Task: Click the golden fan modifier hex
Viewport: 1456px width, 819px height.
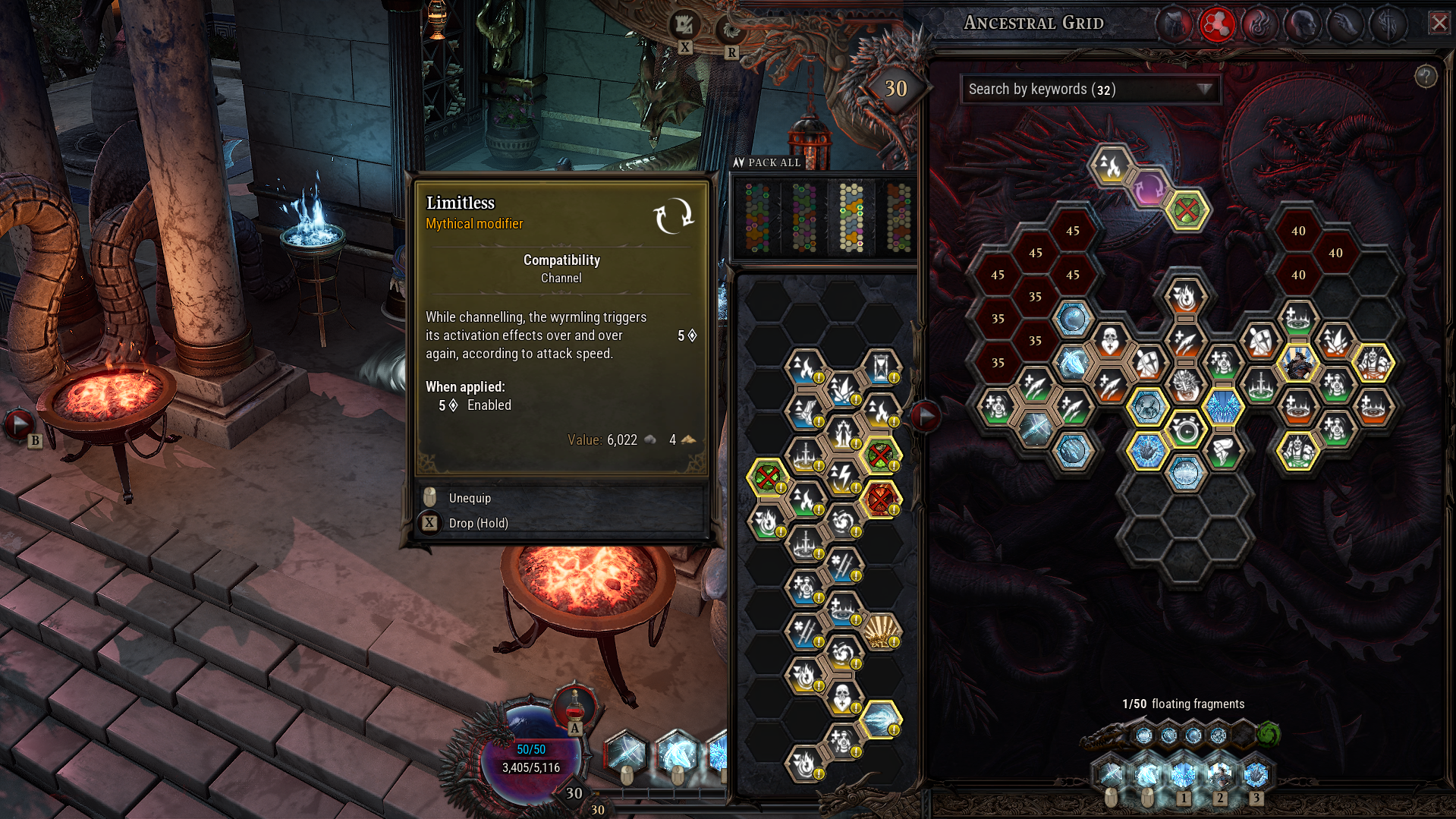Action: pos(880,630)
